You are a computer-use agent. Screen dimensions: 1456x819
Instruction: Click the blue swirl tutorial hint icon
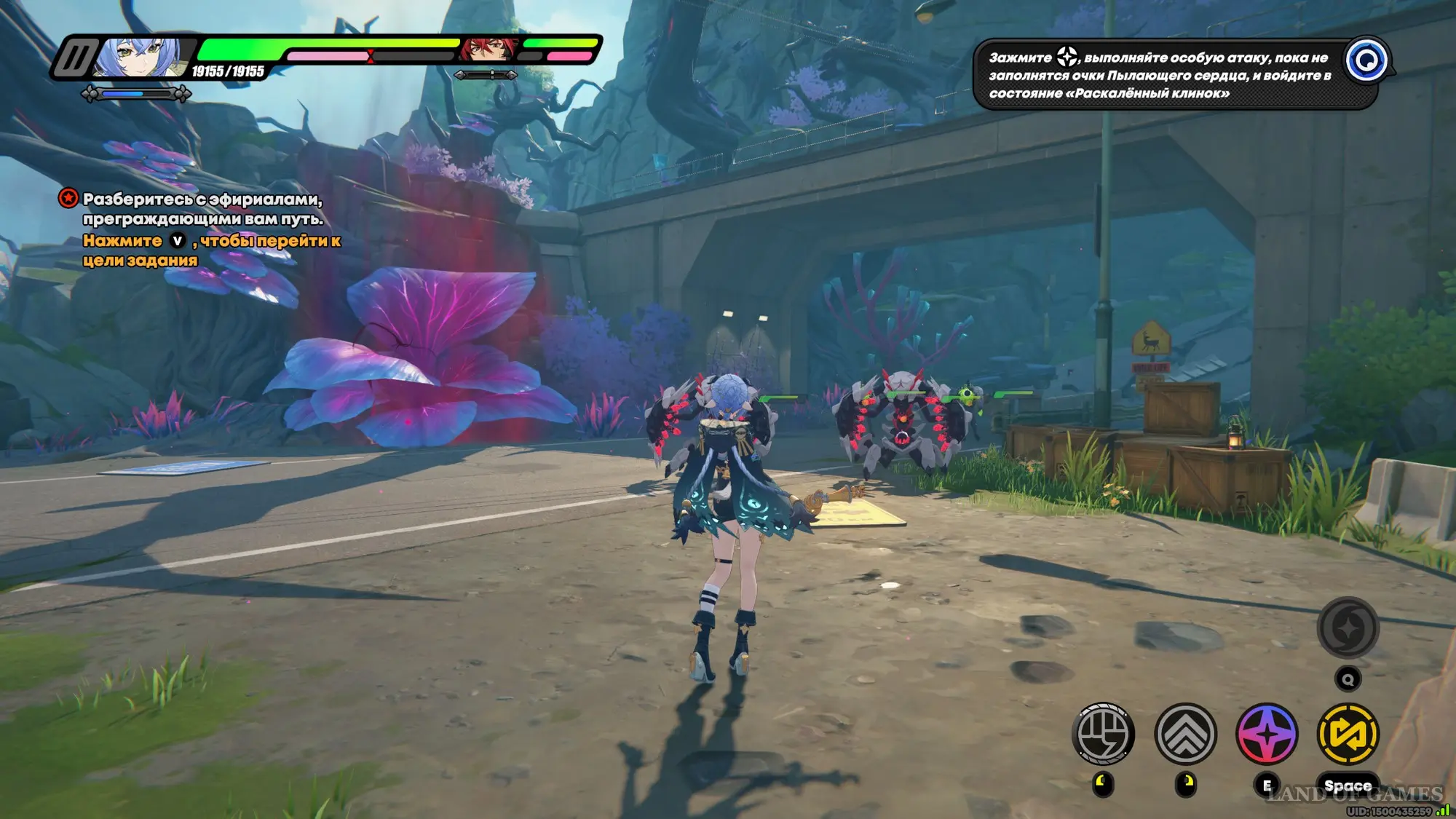click(x=1366, y=60)
